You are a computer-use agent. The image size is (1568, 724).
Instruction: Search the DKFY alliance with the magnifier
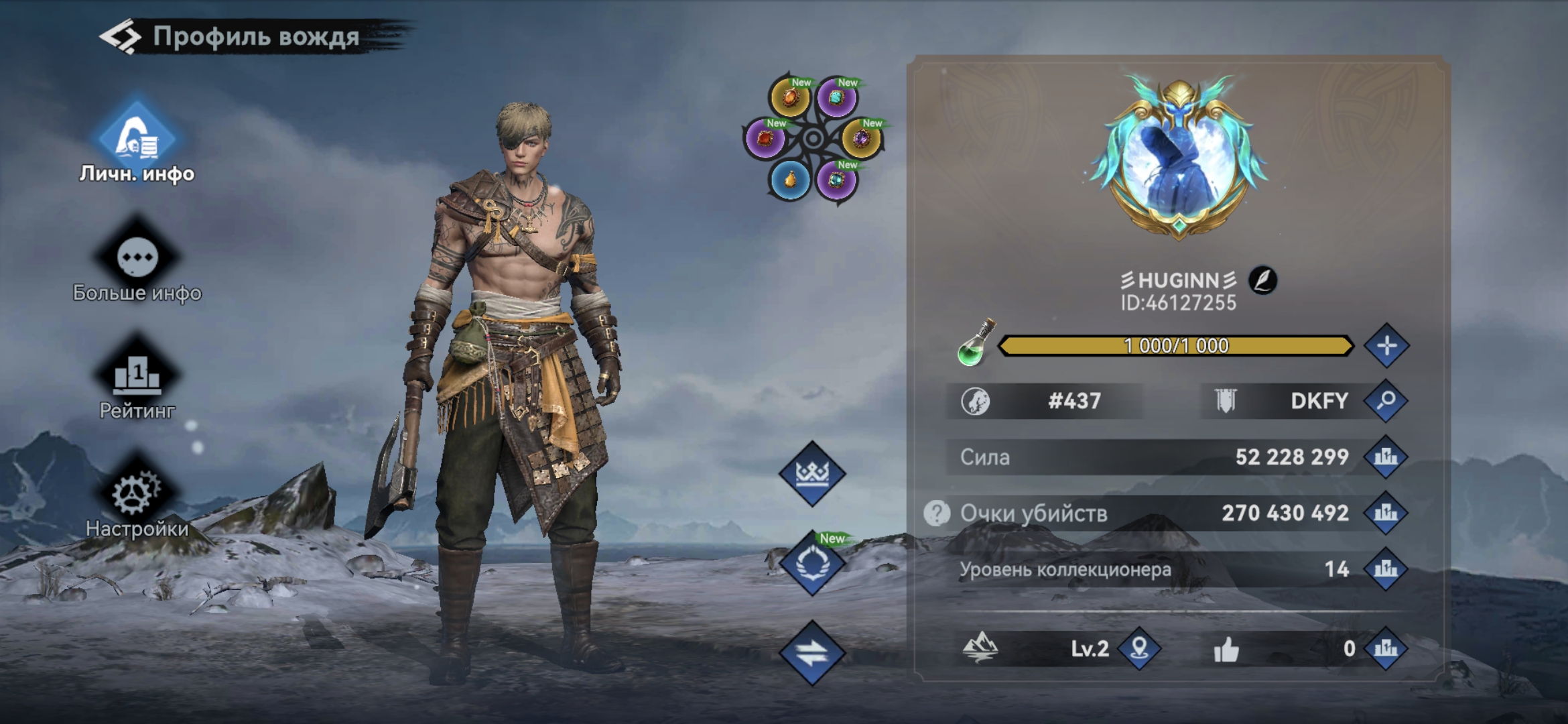[x=1386, y=401]
